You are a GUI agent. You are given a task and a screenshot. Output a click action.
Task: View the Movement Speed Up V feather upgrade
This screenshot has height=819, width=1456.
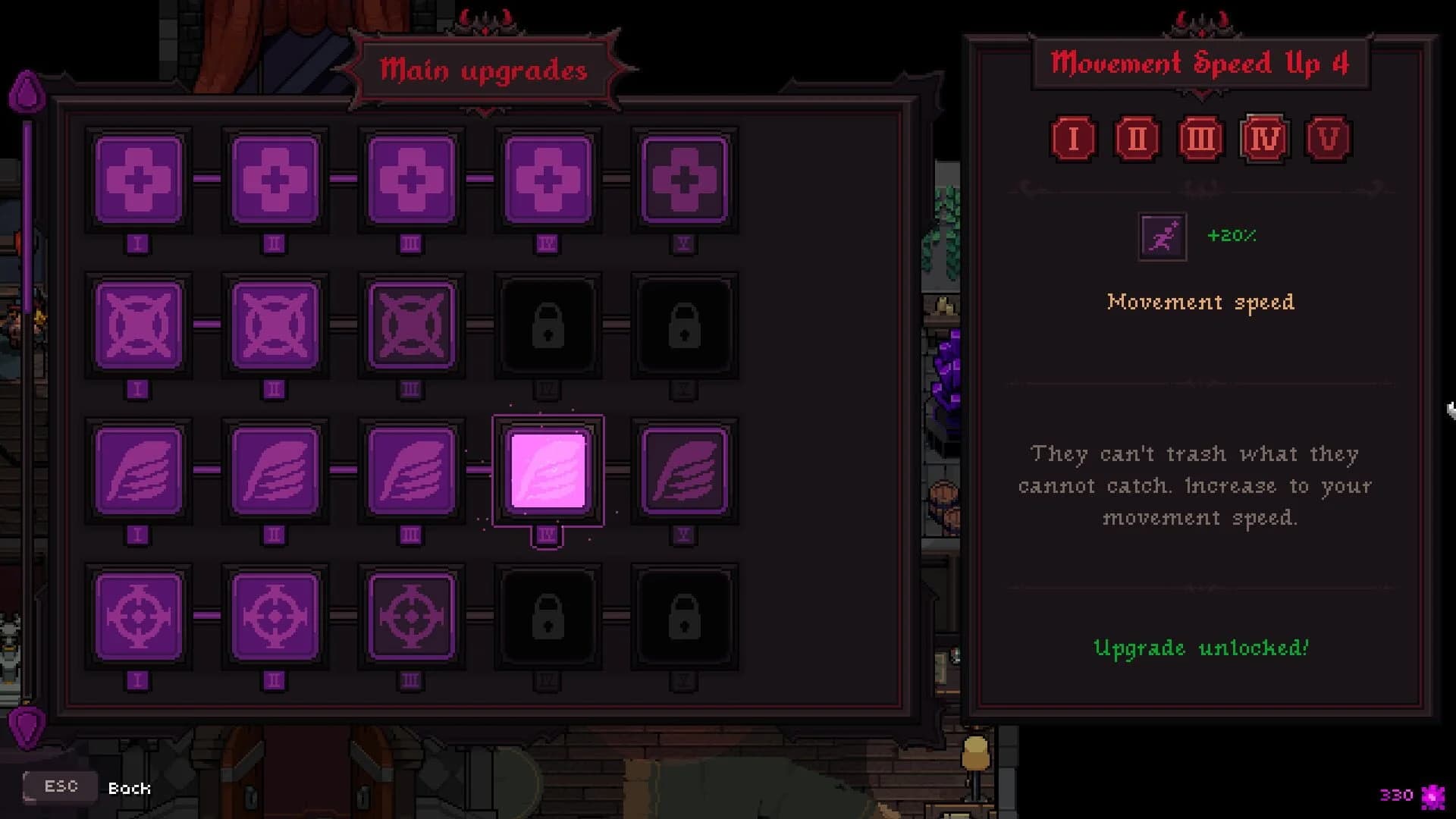(685, 472)
